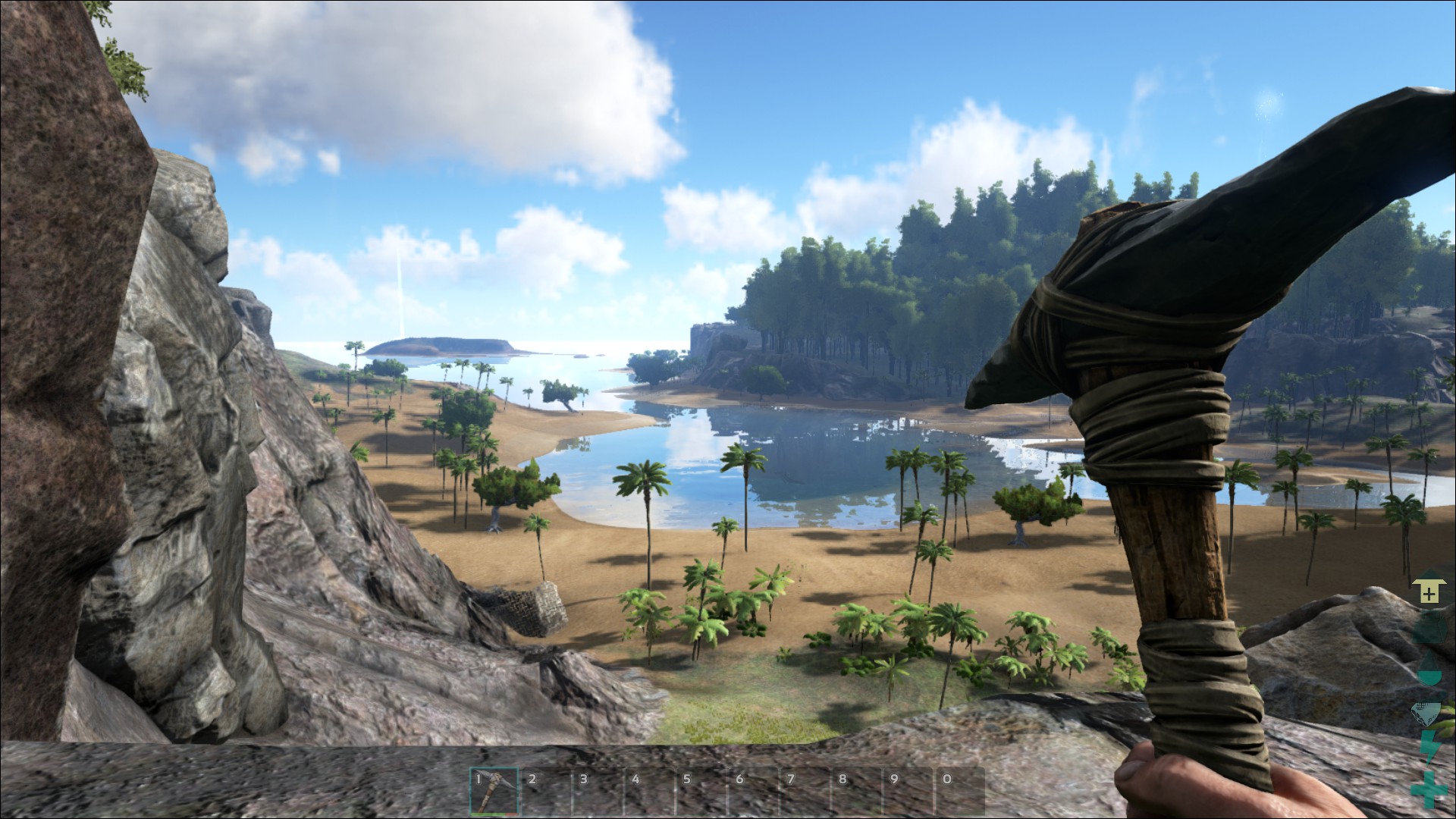
Task: Select the stone pickaxe hotbar slot
Action: (494, 791)
